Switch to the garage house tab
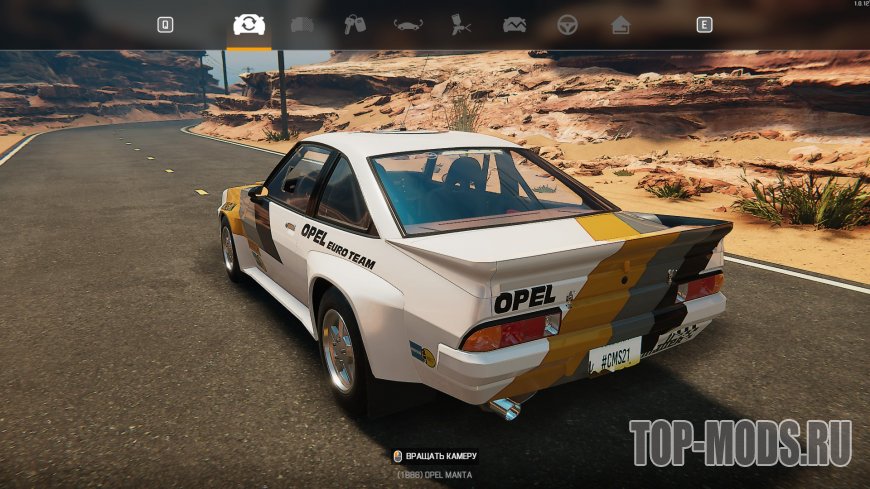 (x=621, y=25)
